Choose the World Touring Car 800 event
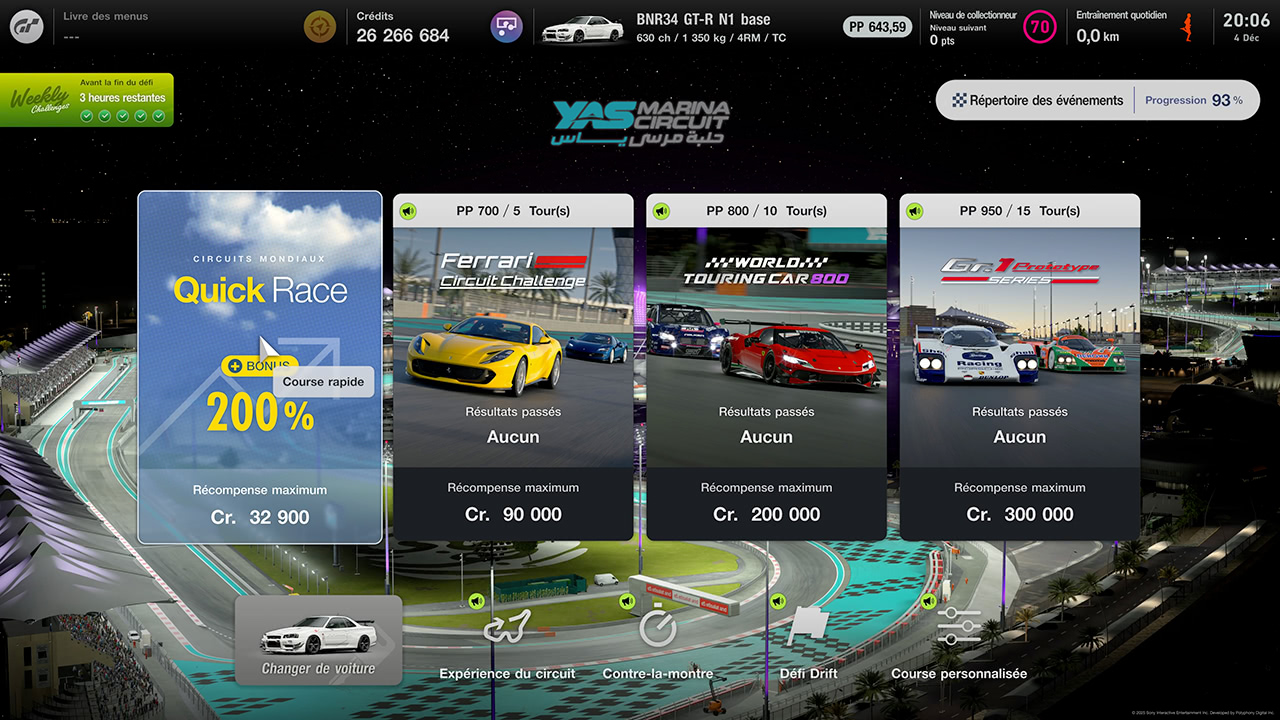The image size is (1280, 720). coord(766,367)
